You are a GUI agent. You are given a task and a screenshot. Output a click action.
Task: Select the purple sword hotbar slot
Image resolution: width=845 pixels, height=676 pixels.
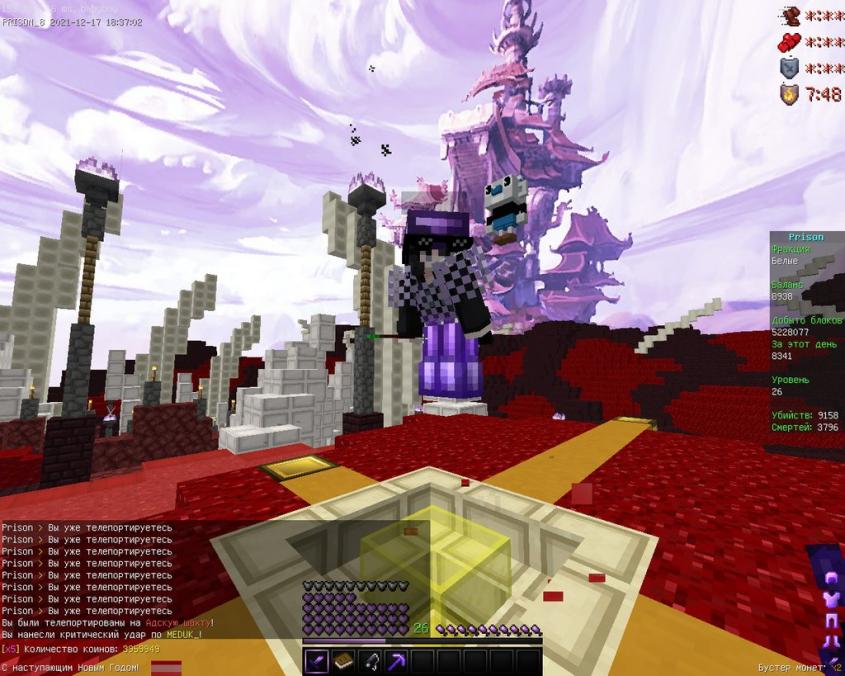pos(317,661)
